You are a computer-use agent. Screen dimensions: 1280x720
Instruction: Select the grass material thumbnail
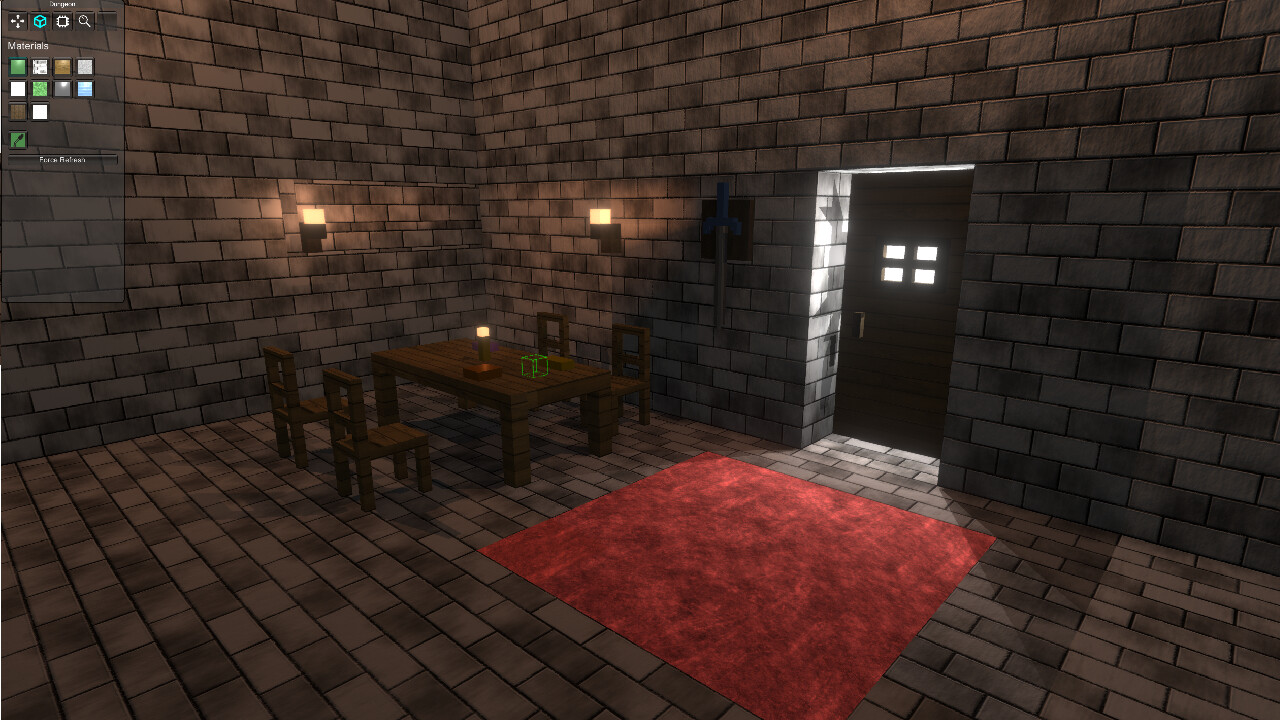[x=39, y=88]
